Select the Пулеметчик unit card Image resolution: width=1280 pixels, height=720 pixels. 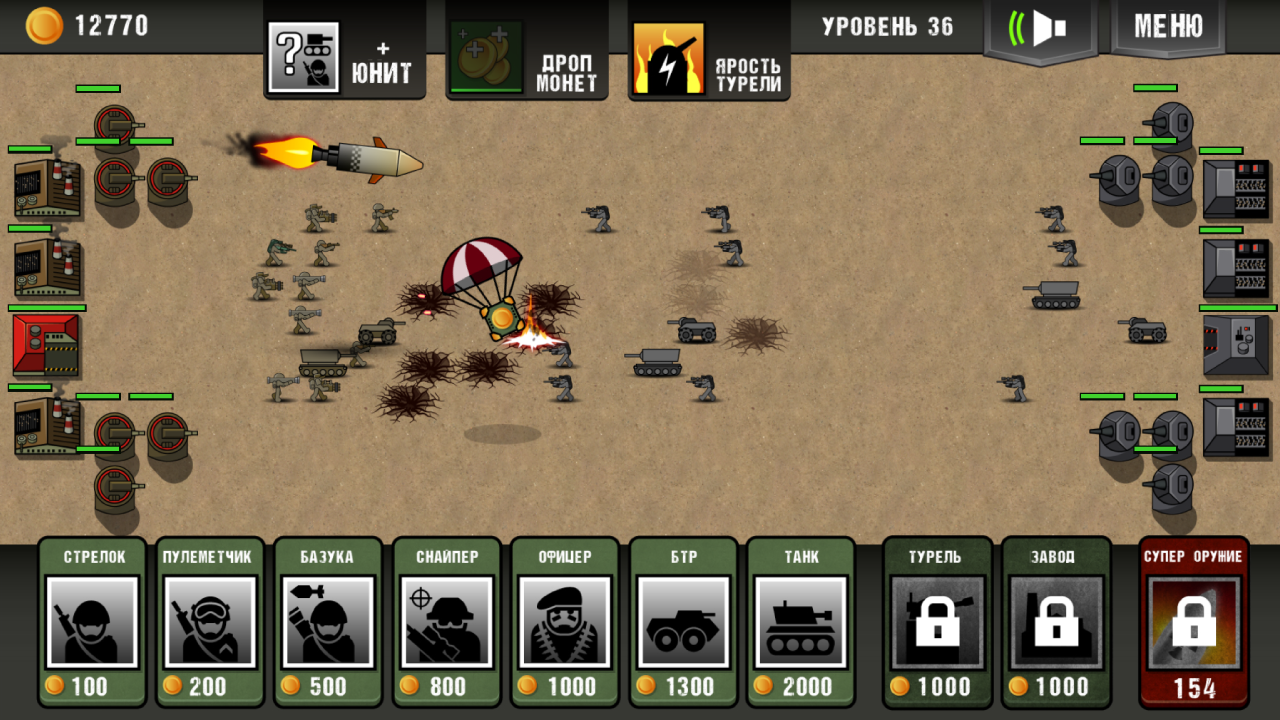click(210, 620)
